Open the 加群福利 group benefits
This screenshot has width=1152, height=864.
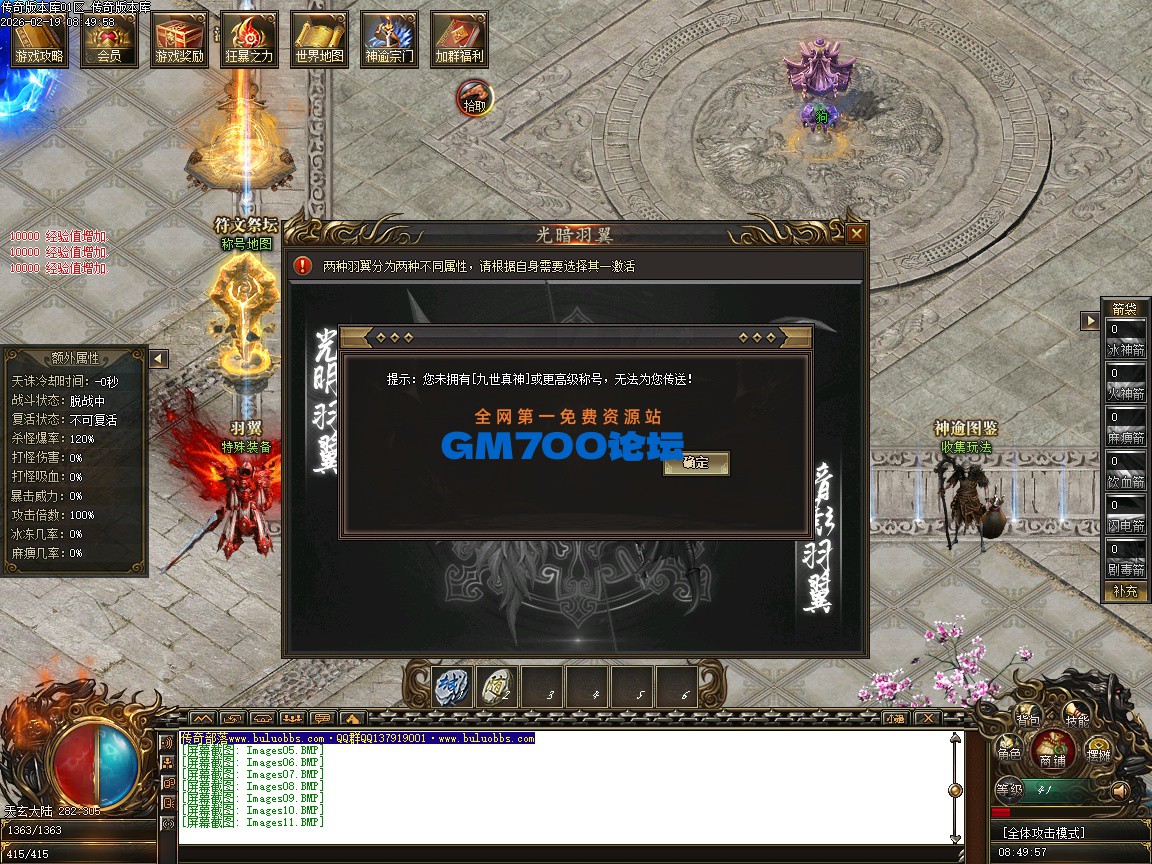point(459,40)
